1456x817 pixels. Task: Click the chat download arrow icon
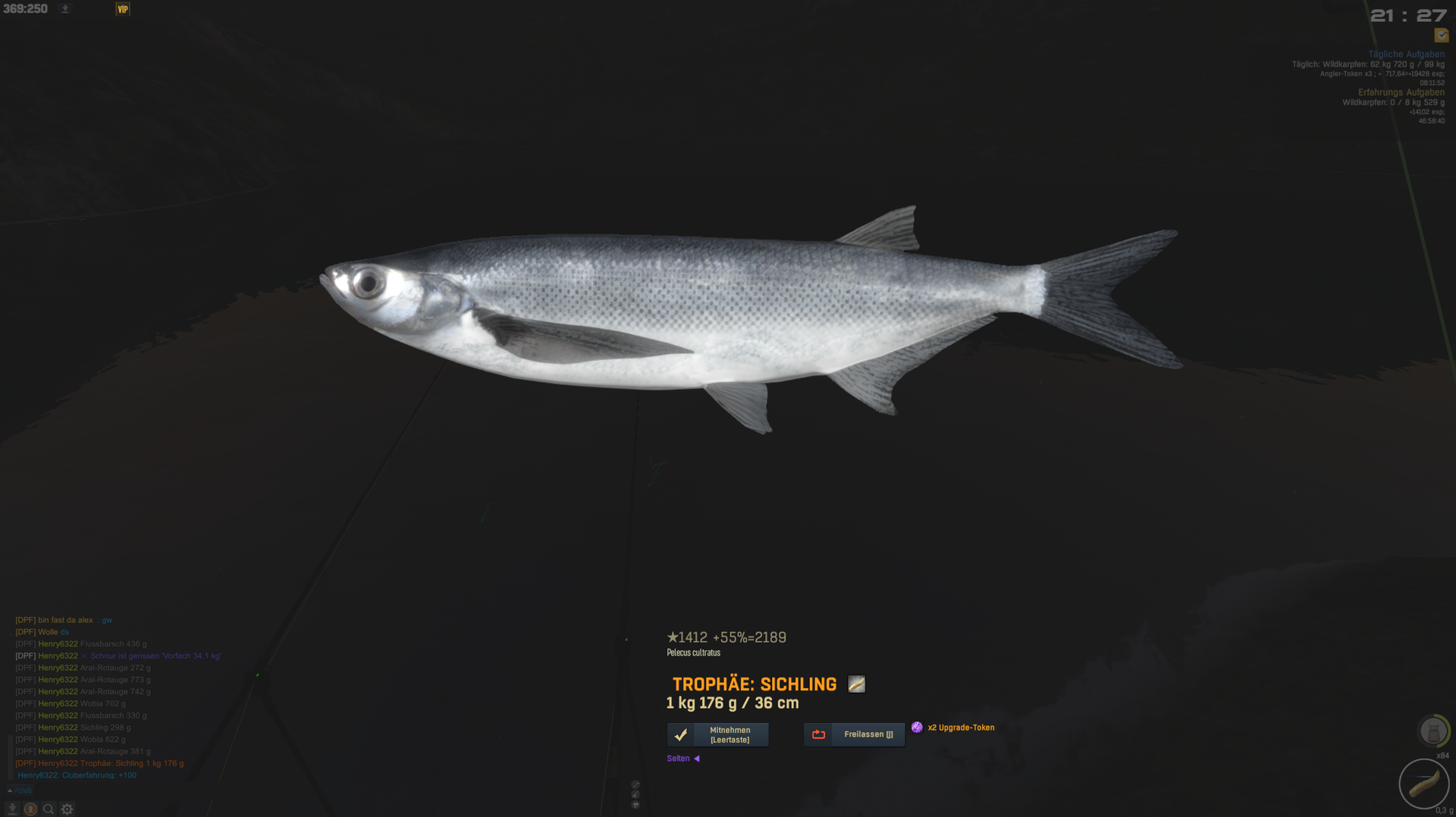coord(12,809)
